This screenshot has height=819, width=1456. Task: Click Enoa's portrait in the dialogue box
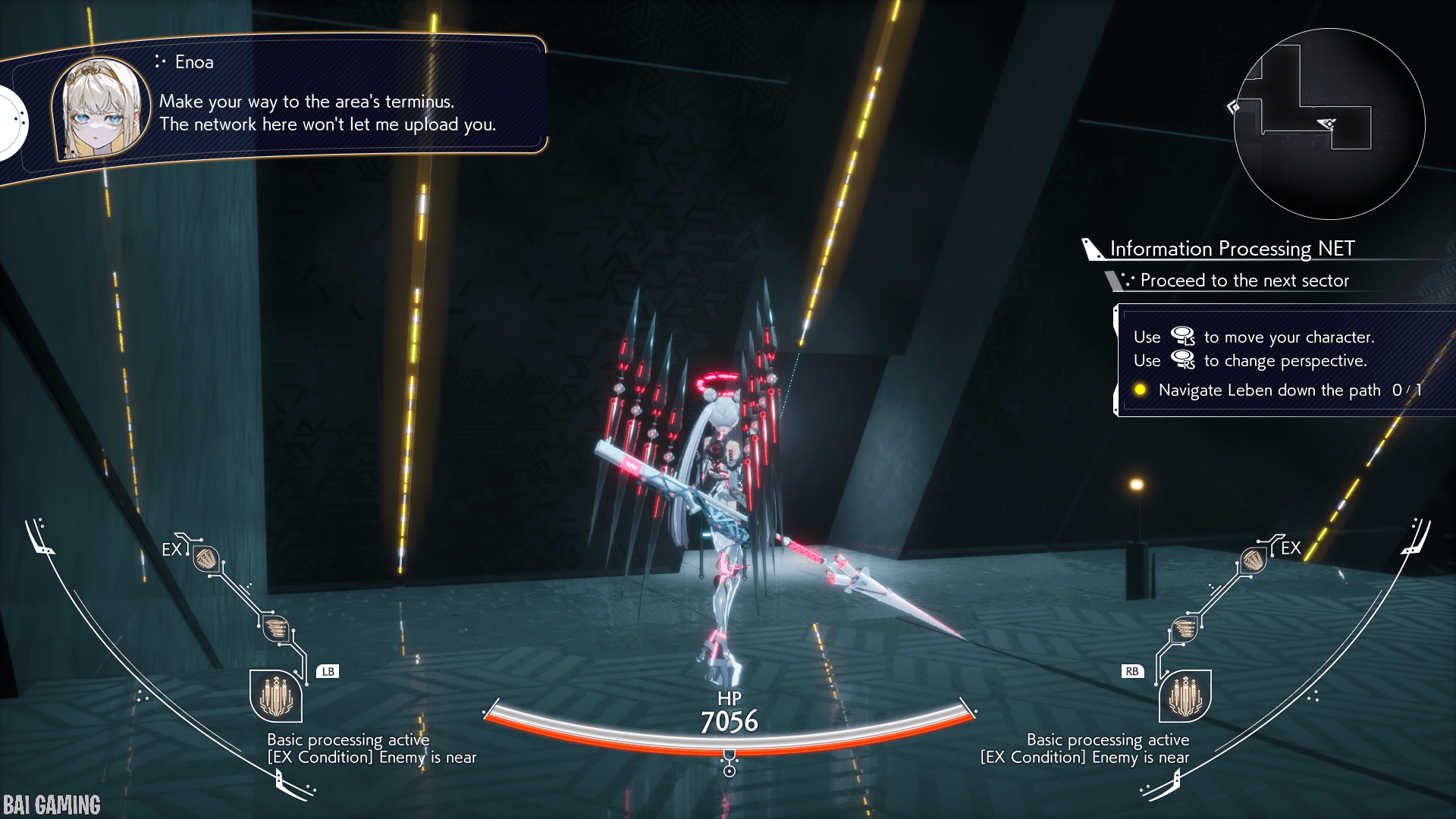[99, 108]
